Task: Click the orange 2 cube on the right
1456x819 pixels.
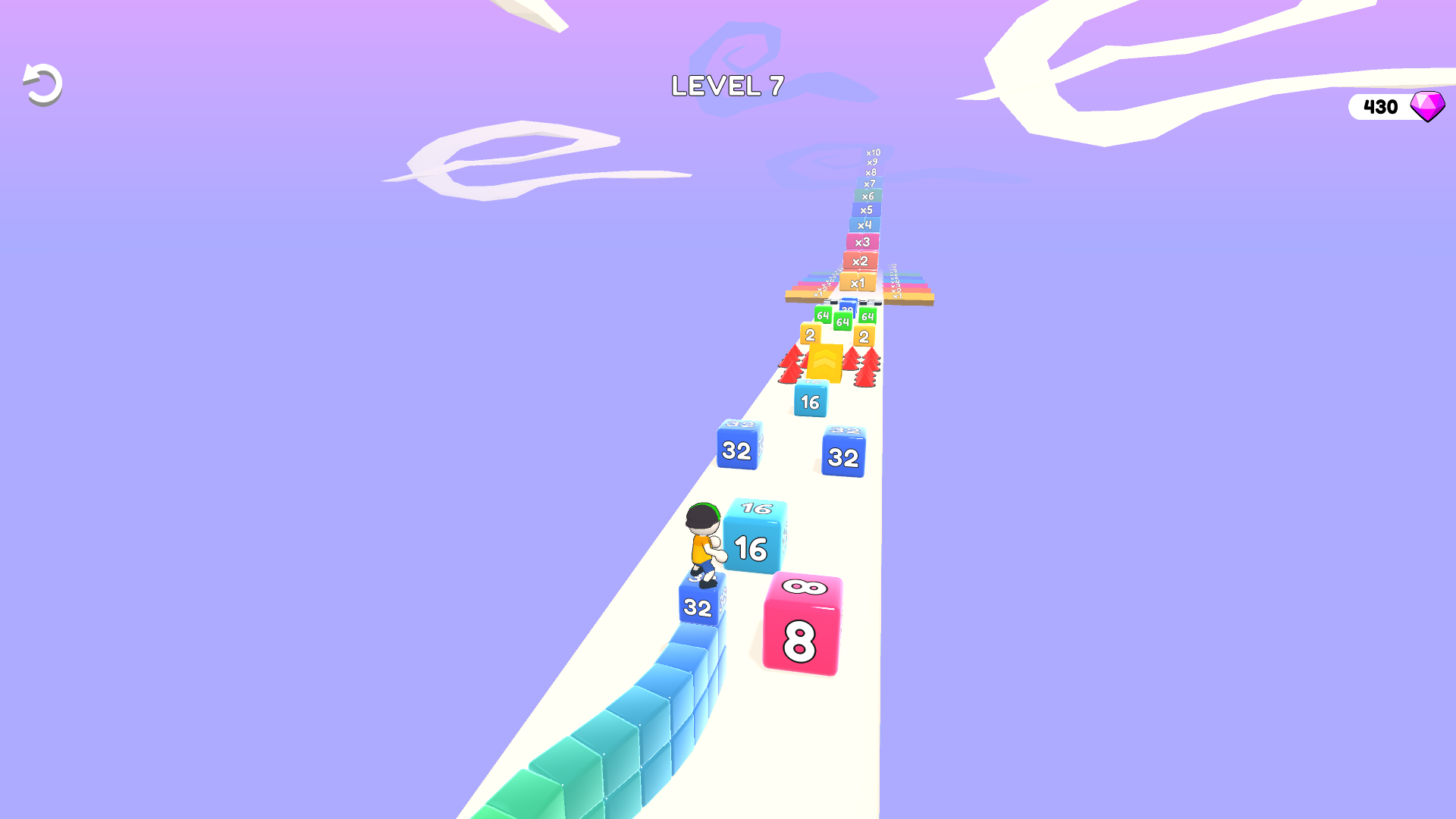Action: (864, 334)
